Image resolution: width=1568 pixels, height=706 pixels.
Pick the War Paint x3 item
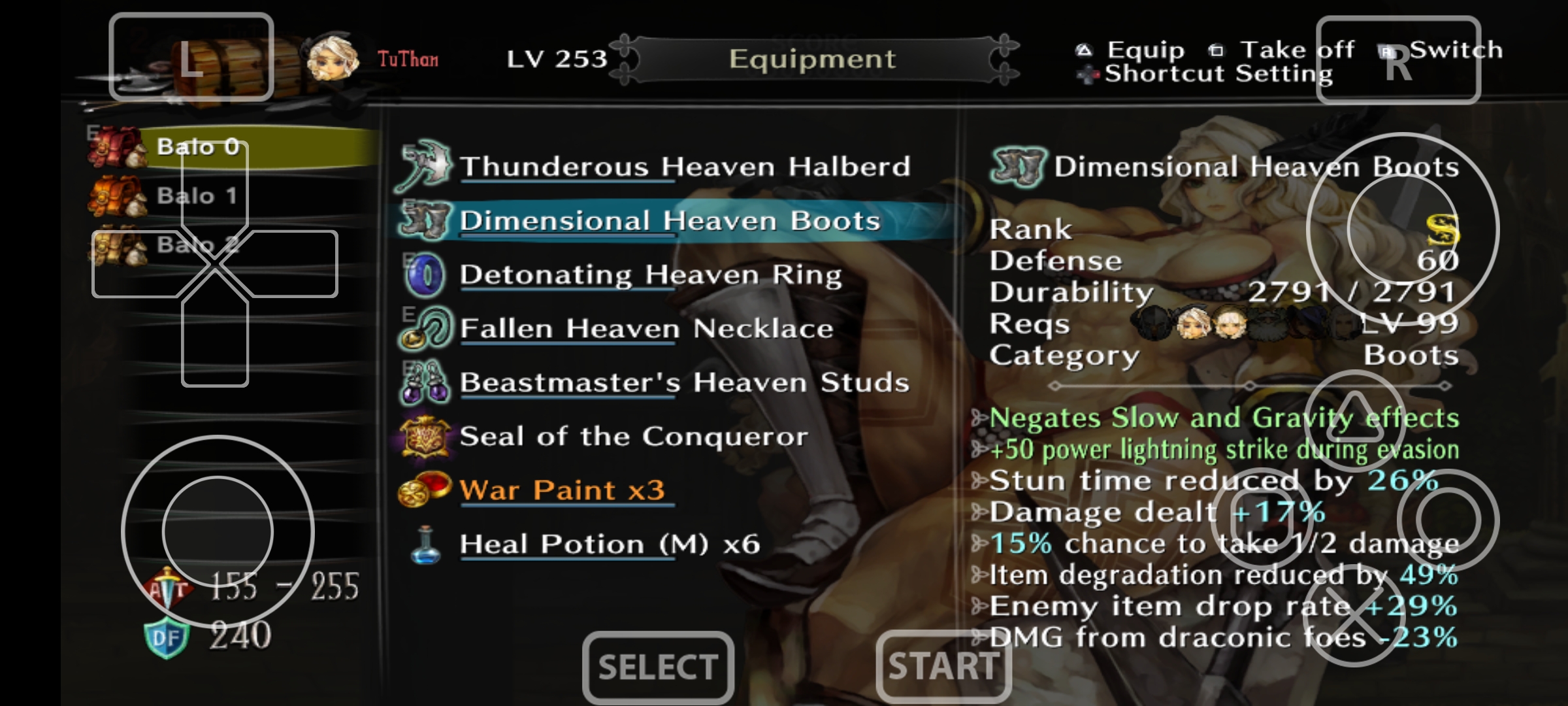coord(562,490)
